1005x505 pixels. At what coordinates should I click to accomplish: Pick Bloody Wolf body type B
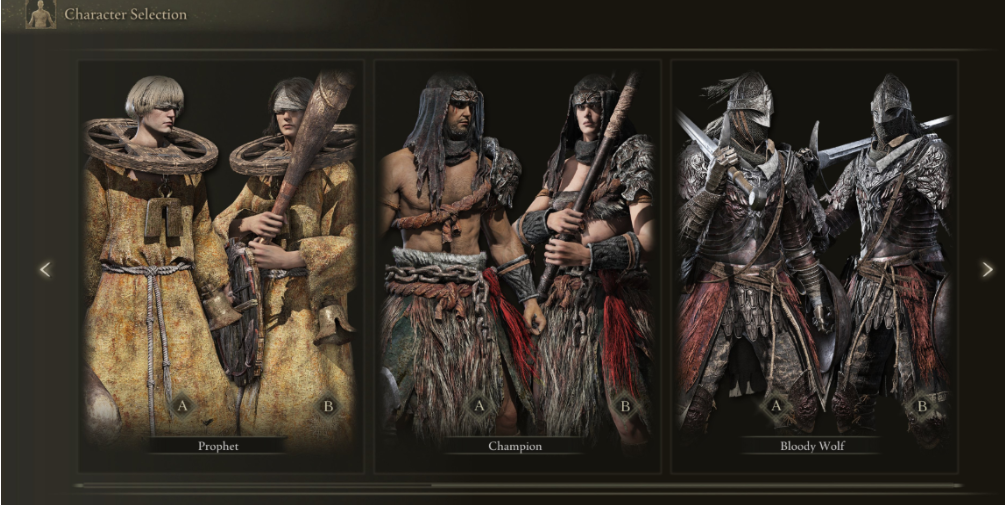[921, 405]
